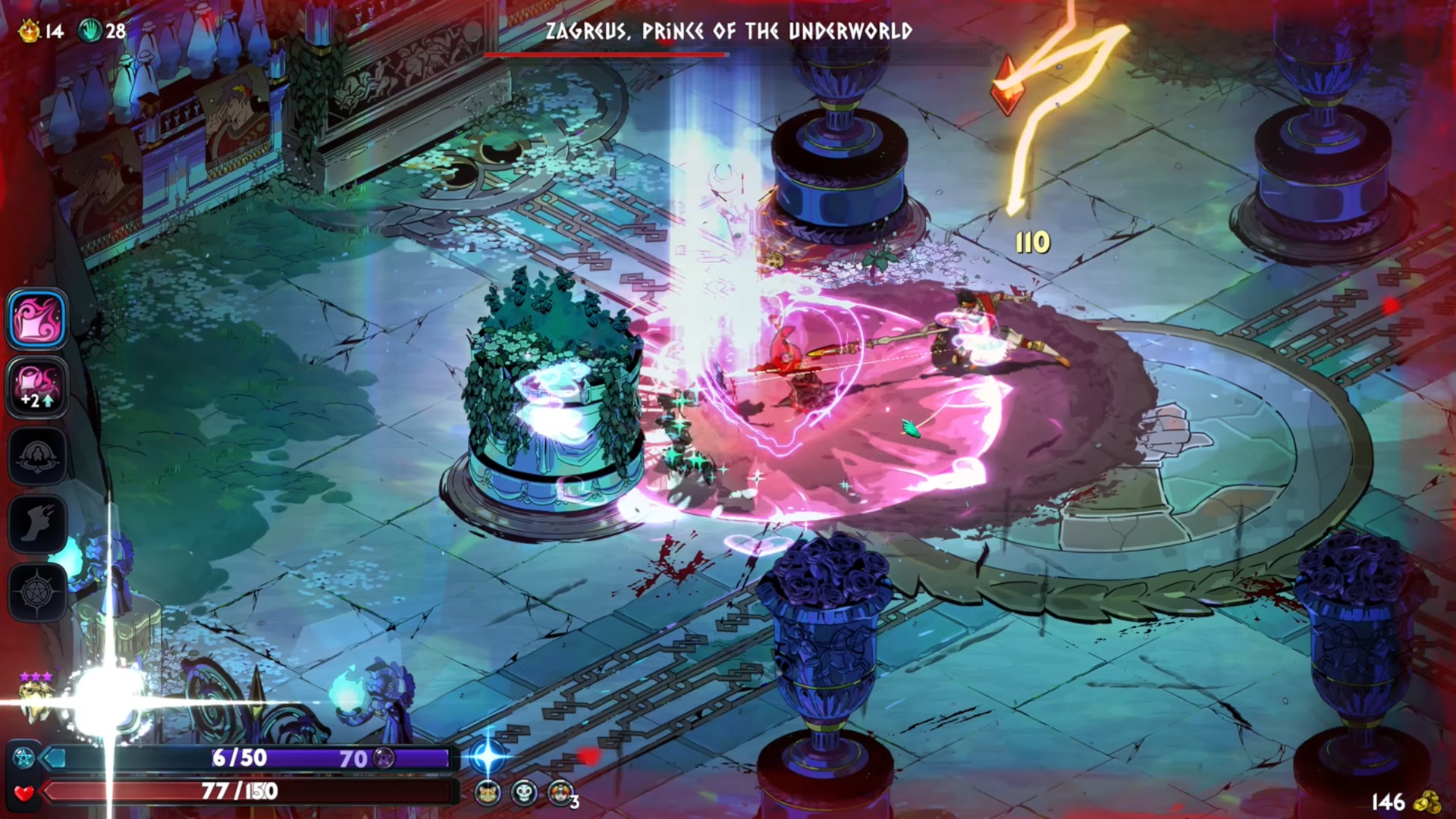Inspect the golden keepsake with three stars
1456x819 pixels.
click(x=36, y=696)
